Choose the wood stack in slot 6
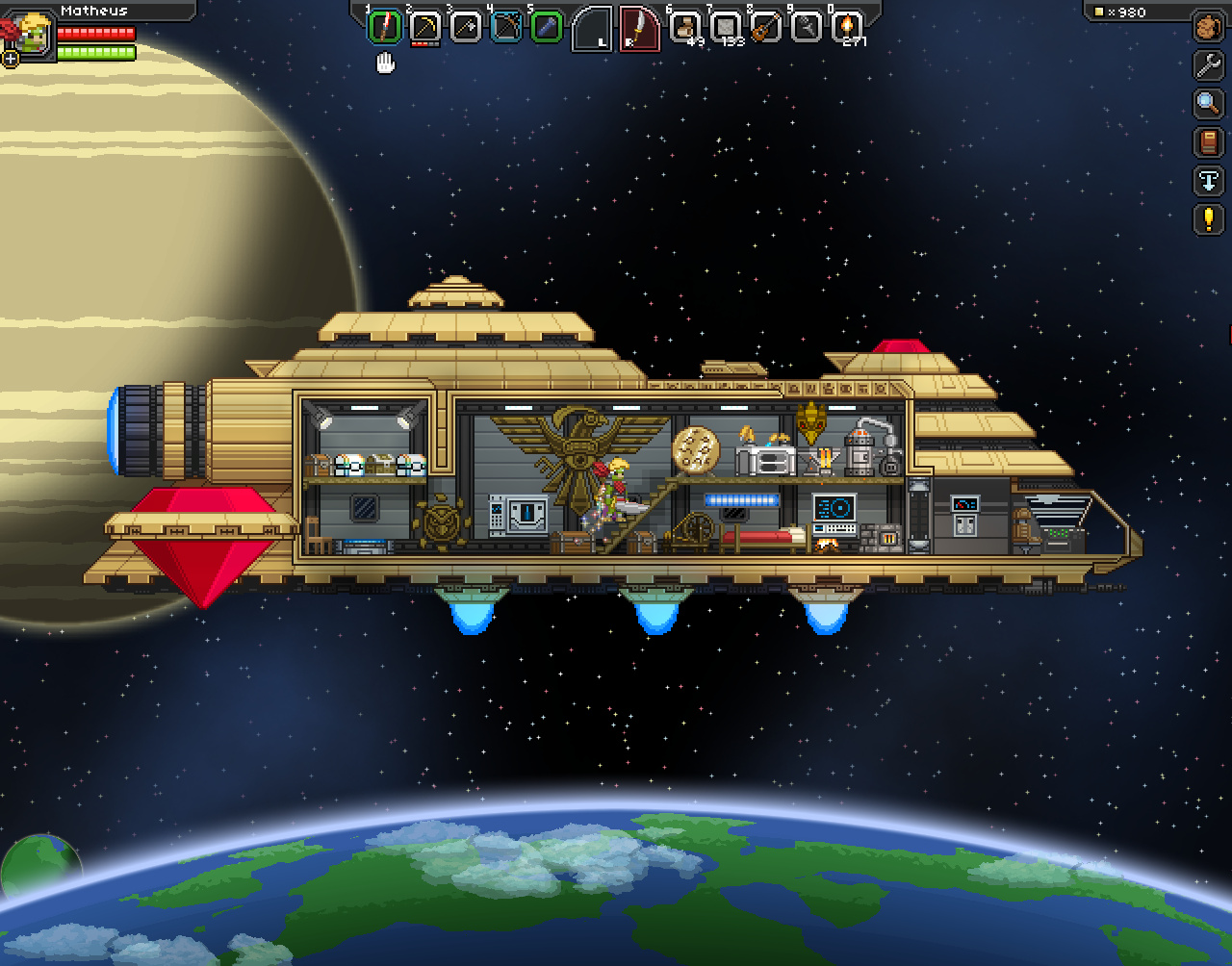 (685, 27)
